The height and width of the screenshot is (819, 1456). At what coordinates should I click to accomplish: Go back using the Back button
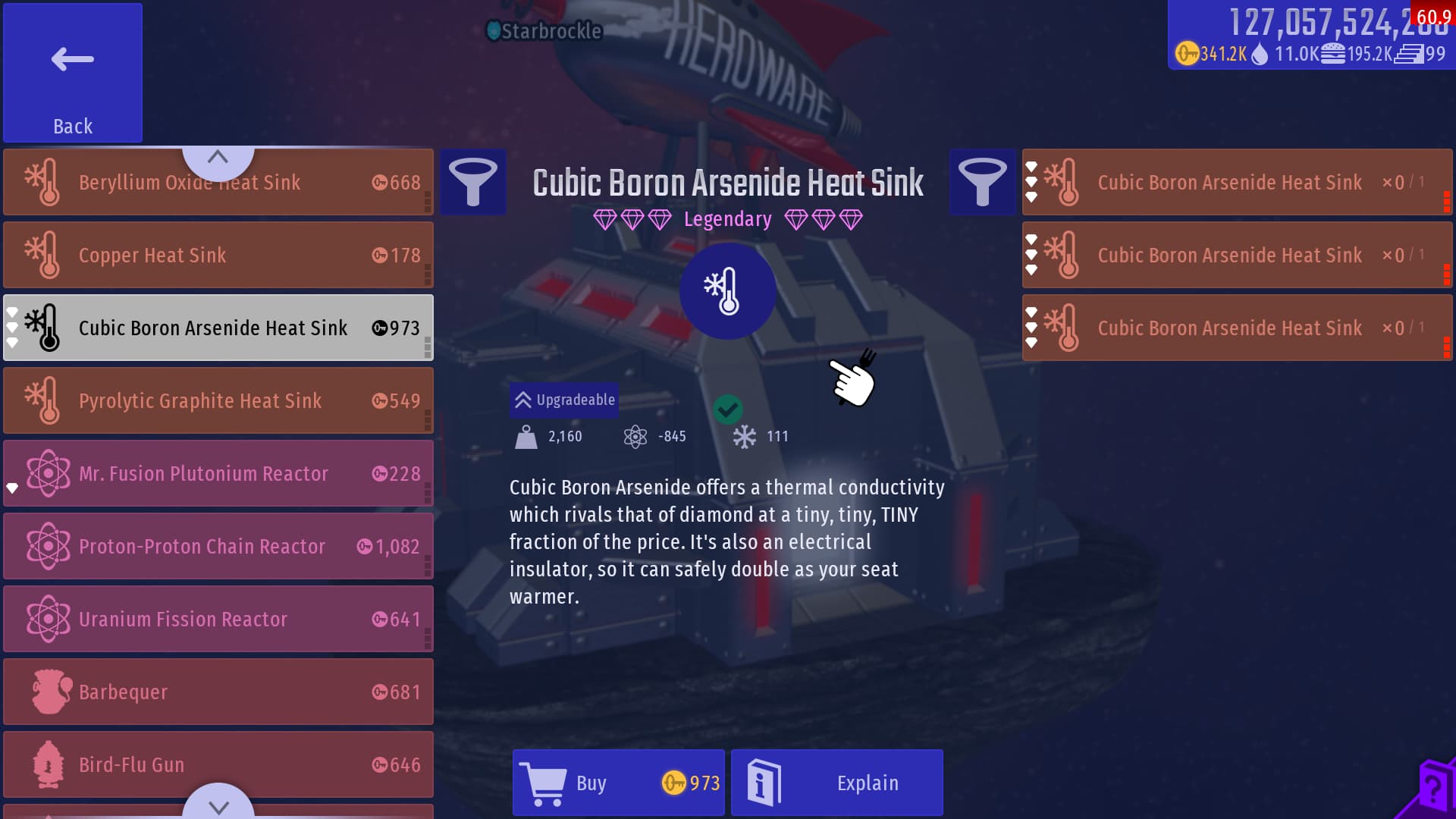(x=73, y=73)
